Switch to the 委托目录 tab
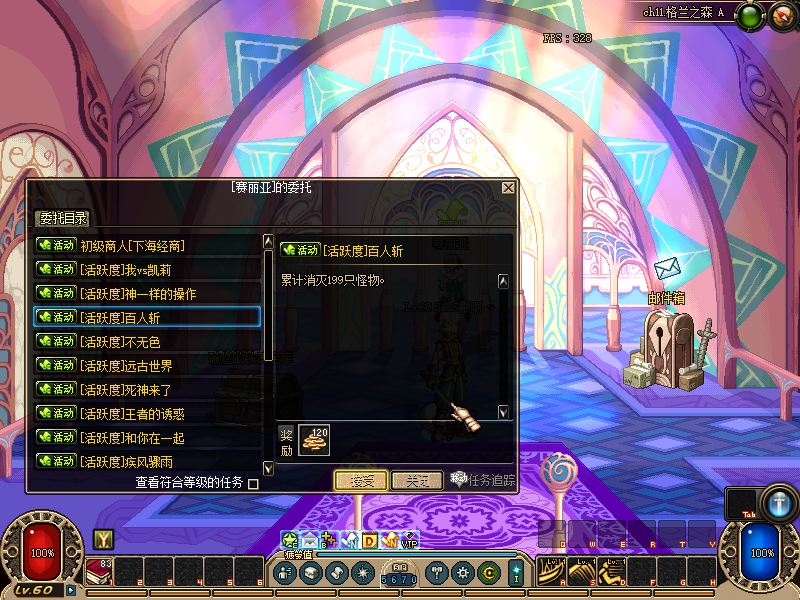The image size is (800, 600). coord(63,219)
